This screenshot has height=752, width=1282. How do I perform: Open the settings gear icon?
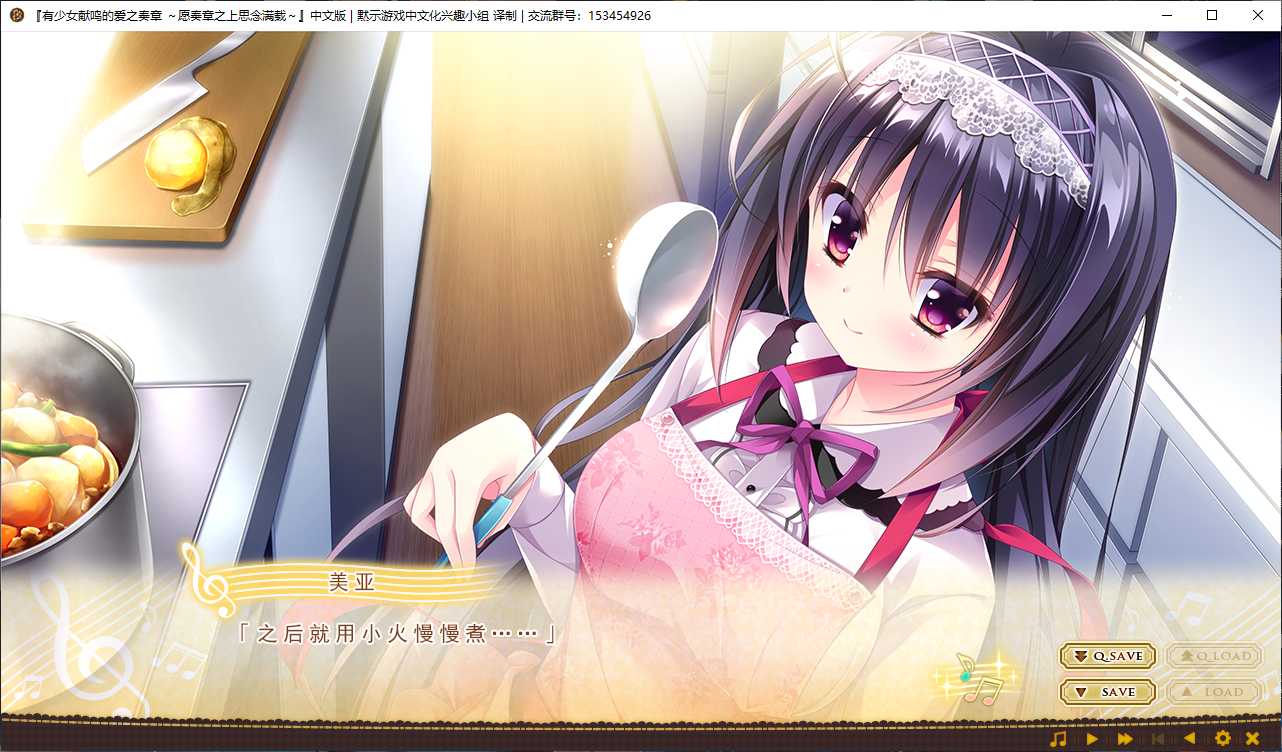click(x=1223, y=740)
